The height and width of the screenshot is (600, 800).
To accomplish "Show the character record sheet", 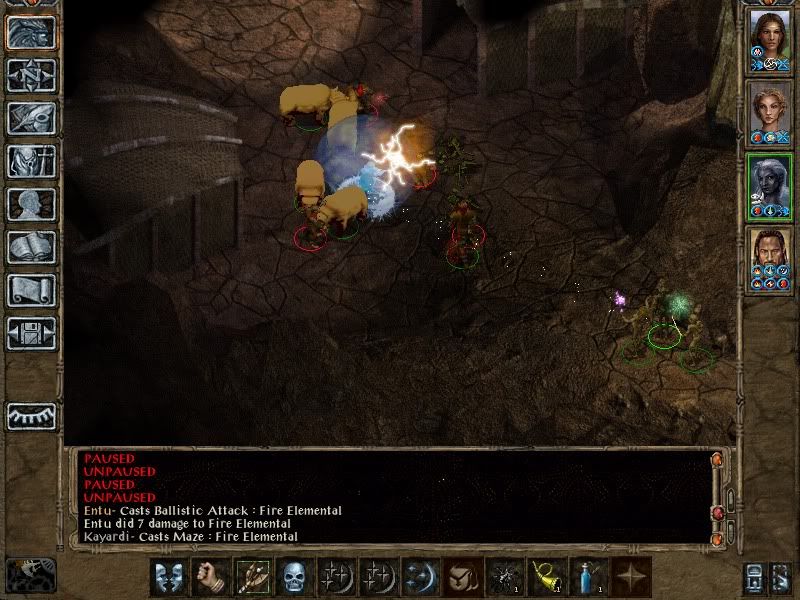I will 31,204.
